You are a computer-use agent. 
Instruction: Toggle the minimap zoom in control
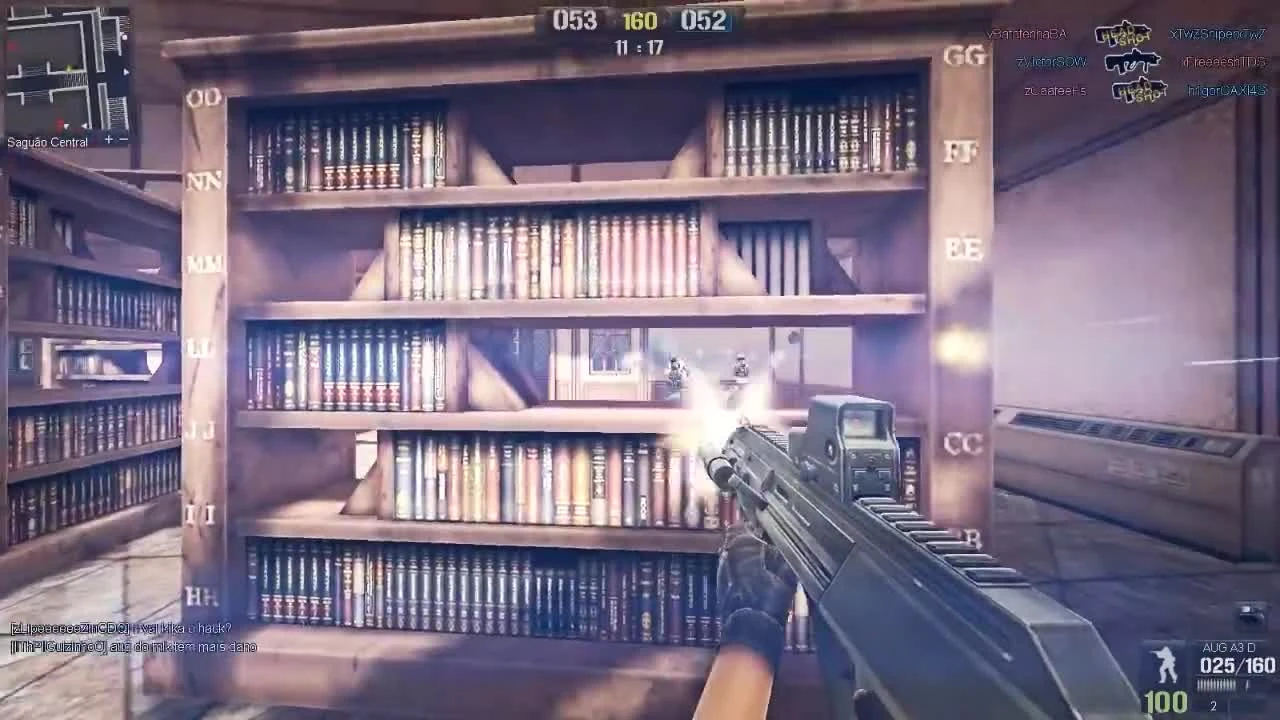(x=109, y=140)
